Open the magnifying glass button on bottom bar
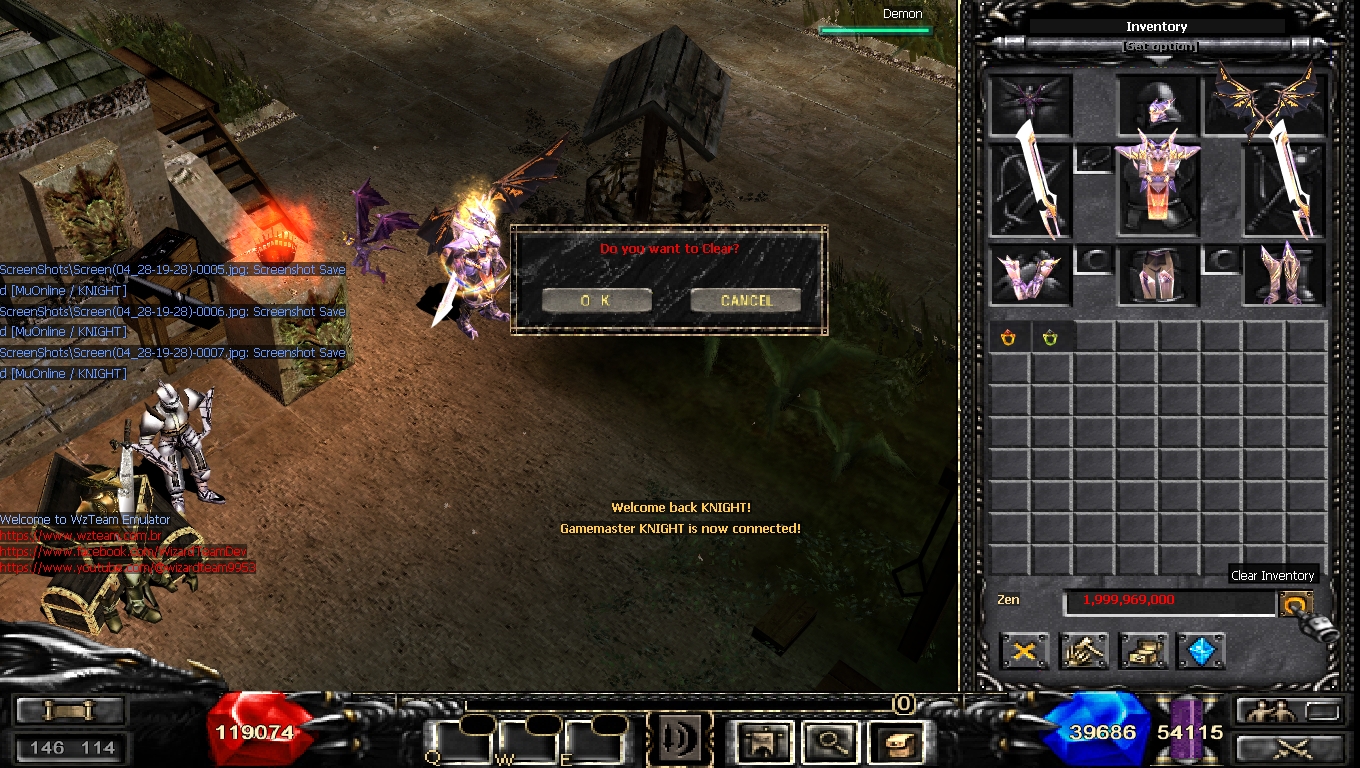Viewport: 1360px width, 768px height. point(827,741)
